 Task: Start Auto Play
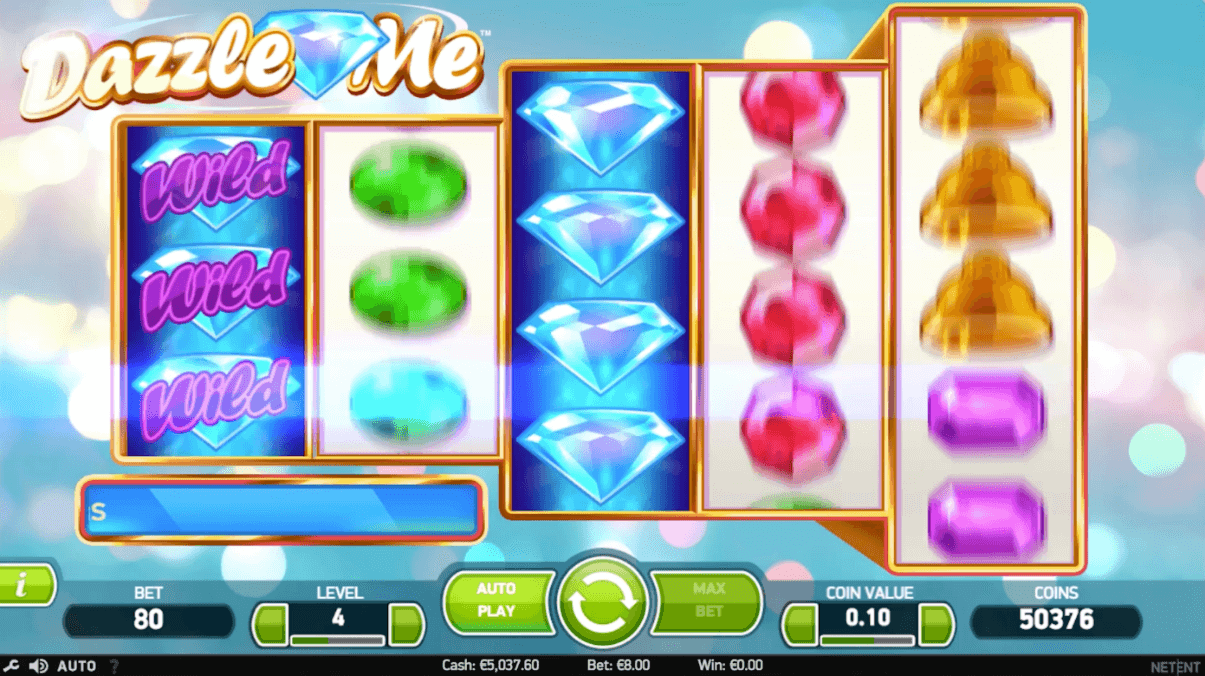(x=497, y=600)
